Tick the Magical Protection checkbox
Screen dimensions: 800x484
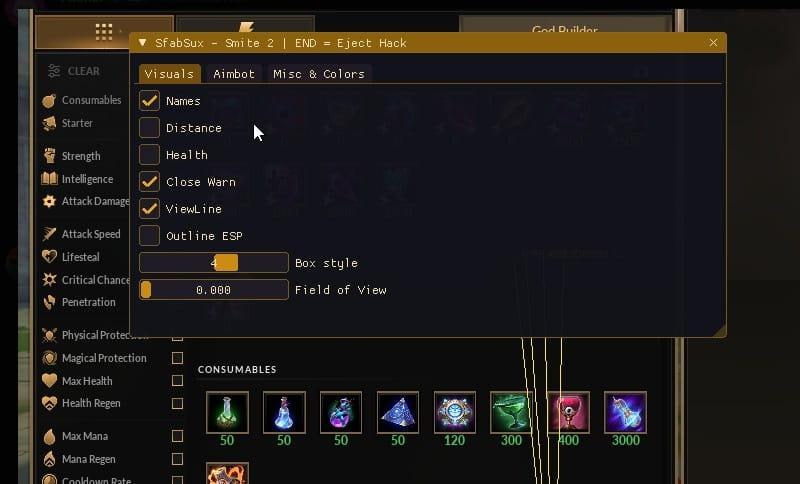click(178, 358)
